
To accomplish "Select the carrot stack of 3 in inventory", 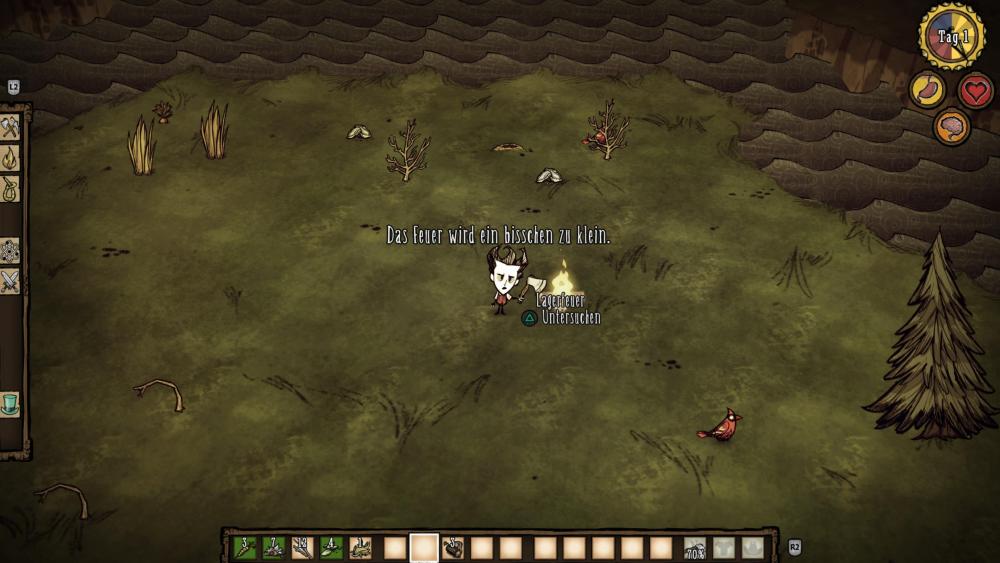I will tap(244, 547).
